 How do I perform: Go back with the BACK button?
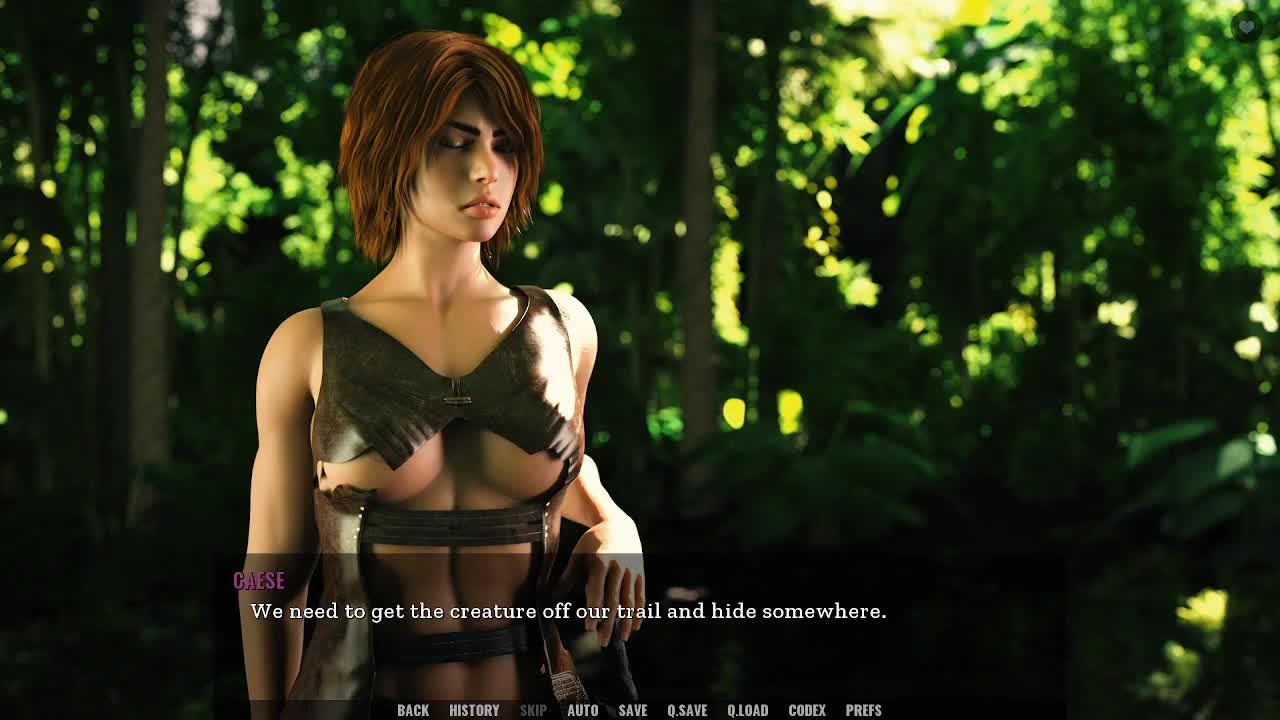413,710
